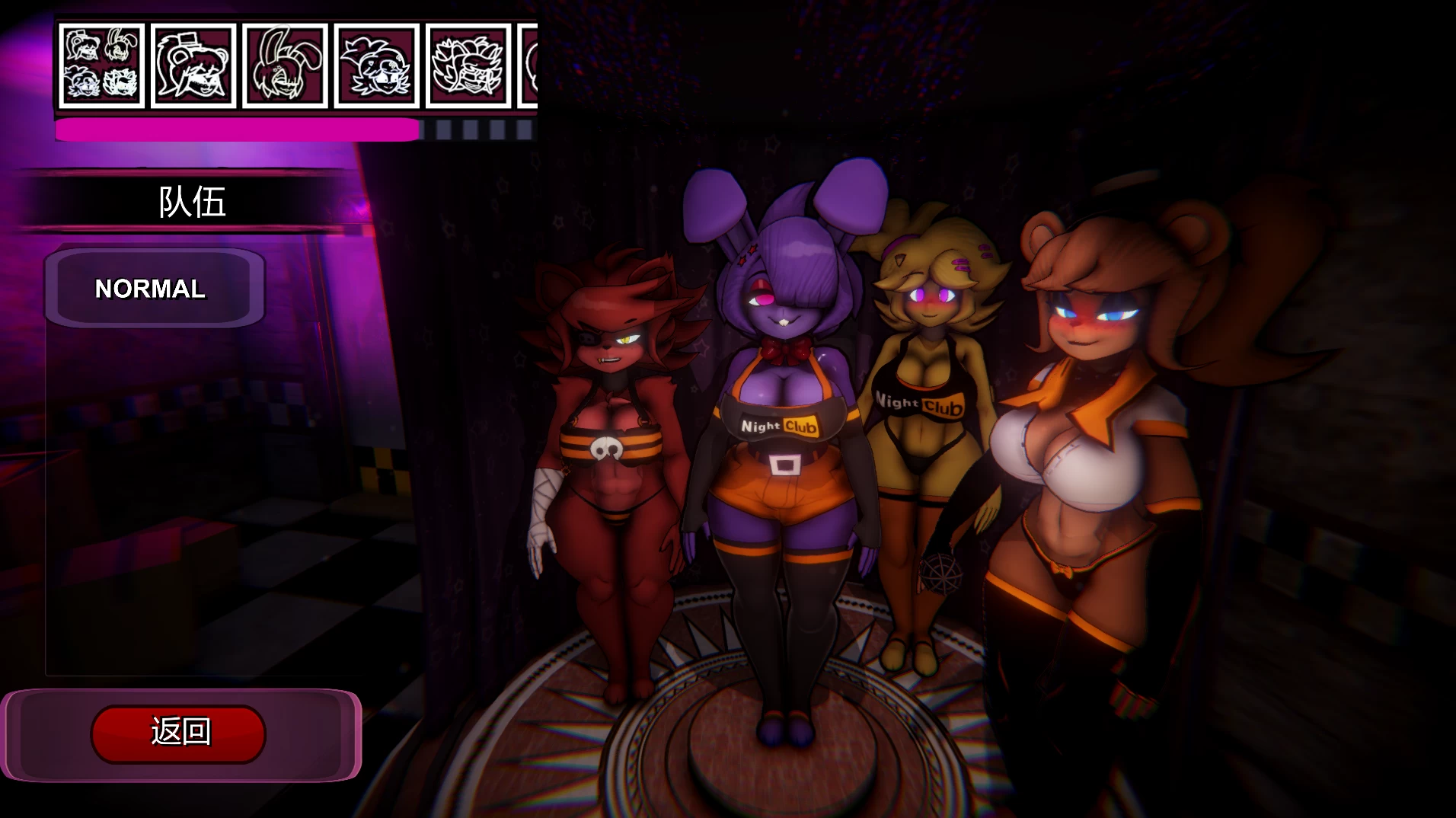The width and height of the screenshot is (1456, 818).
Task: Click the red 返回 back button
Action: [x=178, y=733]
